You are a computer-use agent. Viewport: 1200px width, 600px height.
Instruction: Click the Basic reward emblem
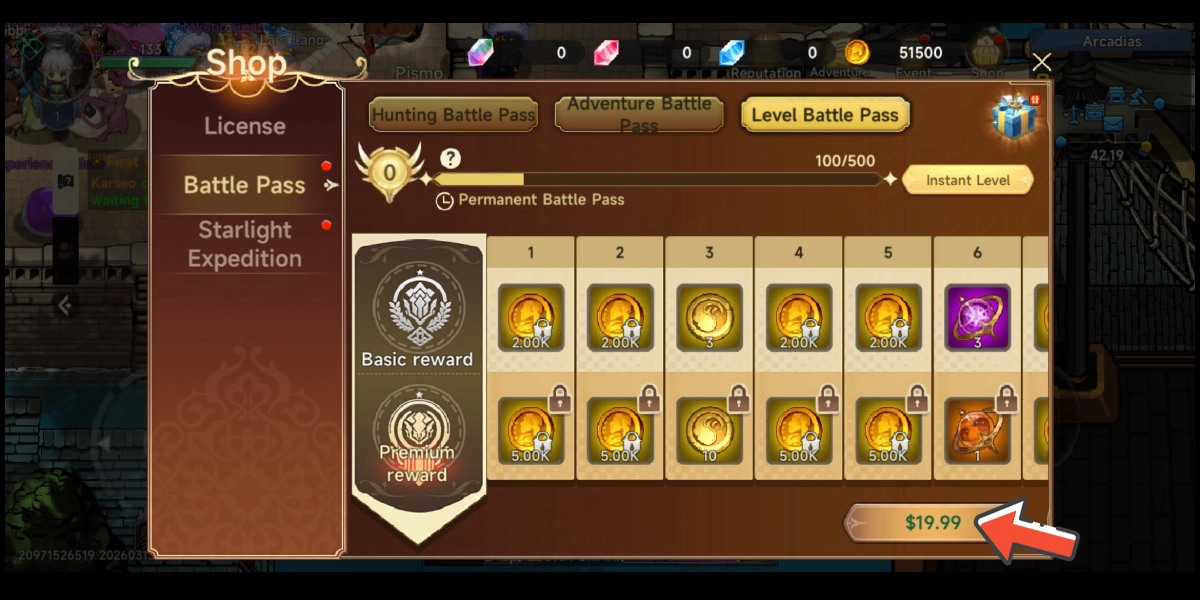(417, 306)
